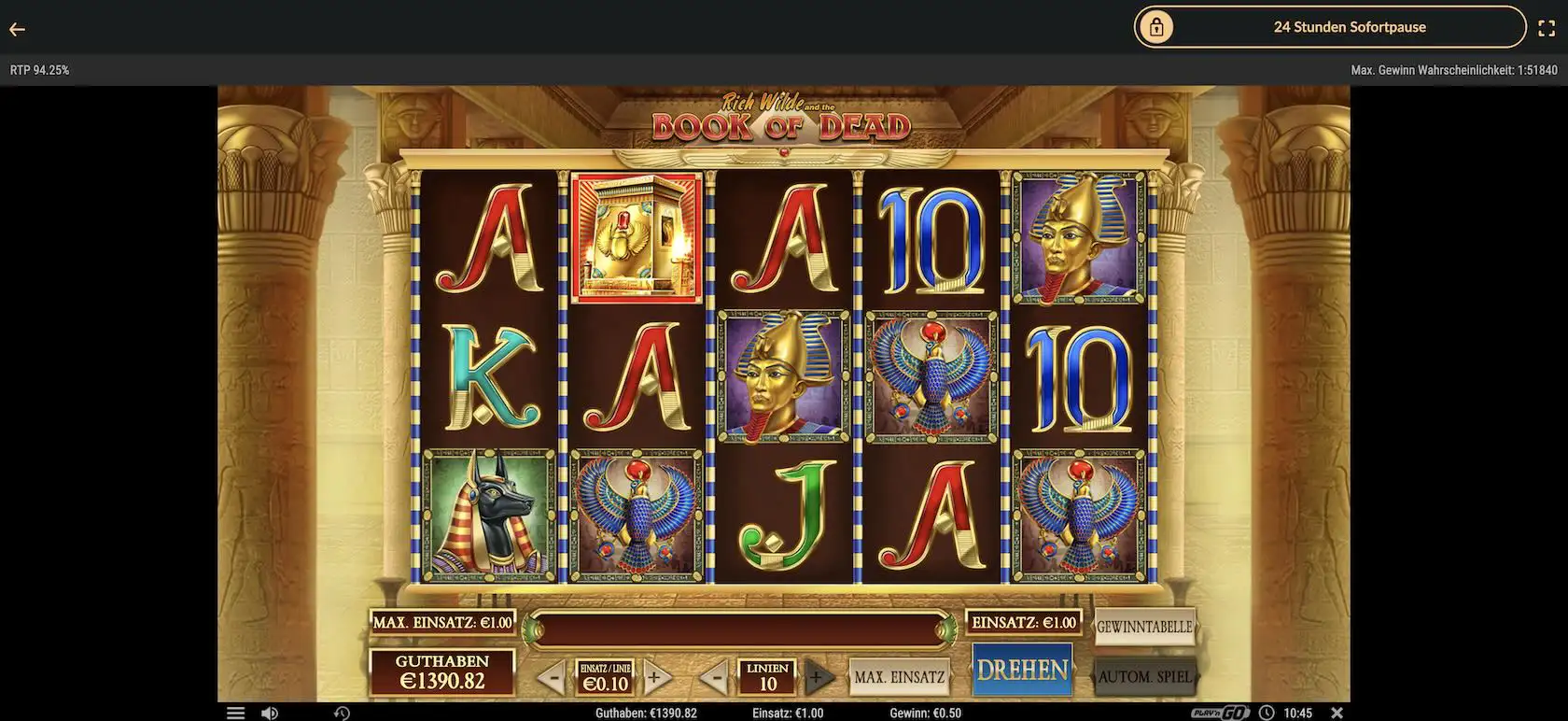Set the bet with the Max. Einsatz button

coord(899,677)
